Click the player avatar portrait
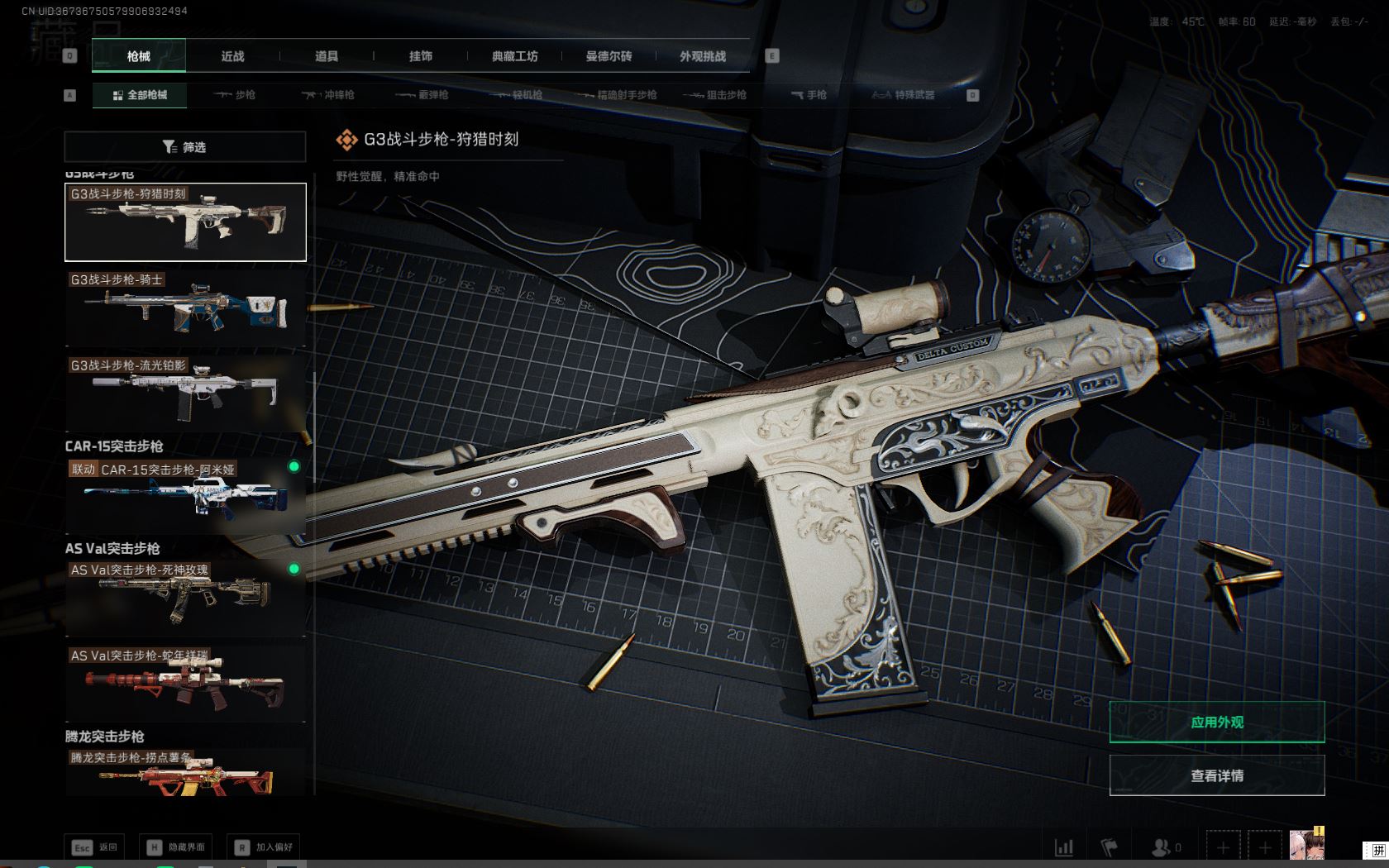The image size is (1389, 868). pos(1306,846)
